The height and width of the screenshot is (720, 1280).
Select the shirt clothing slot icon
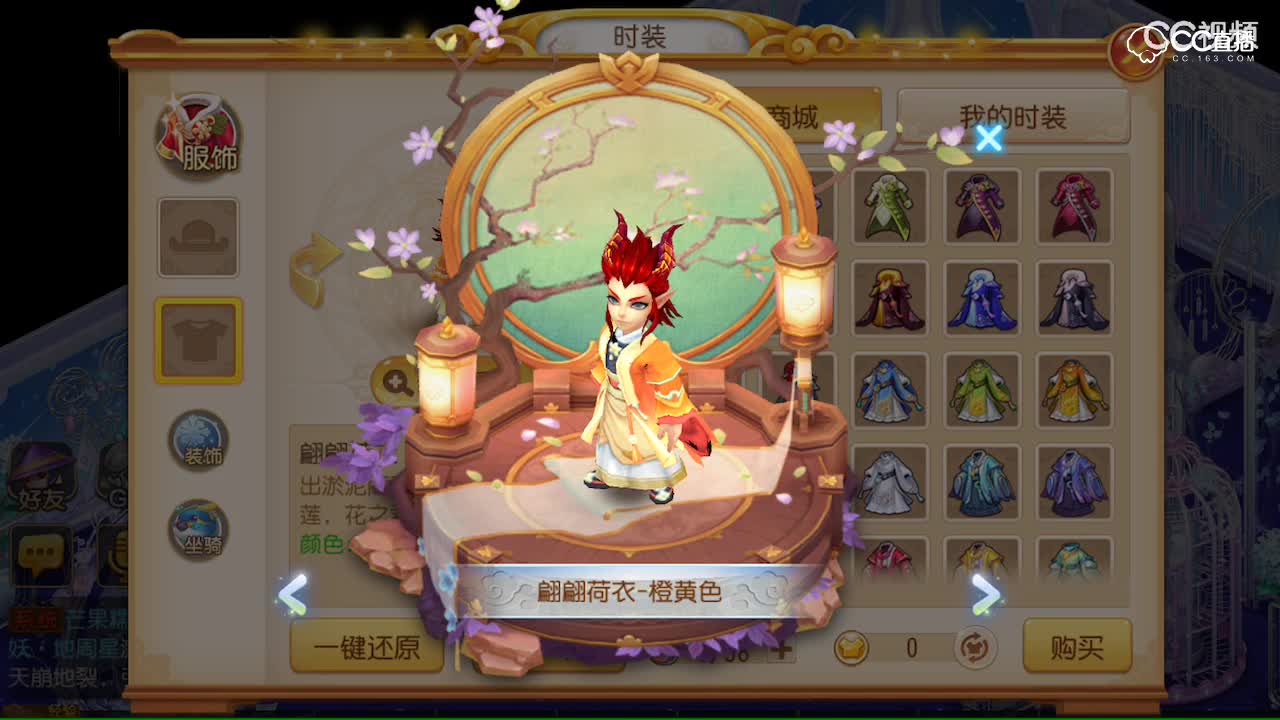tap(200, 340)
